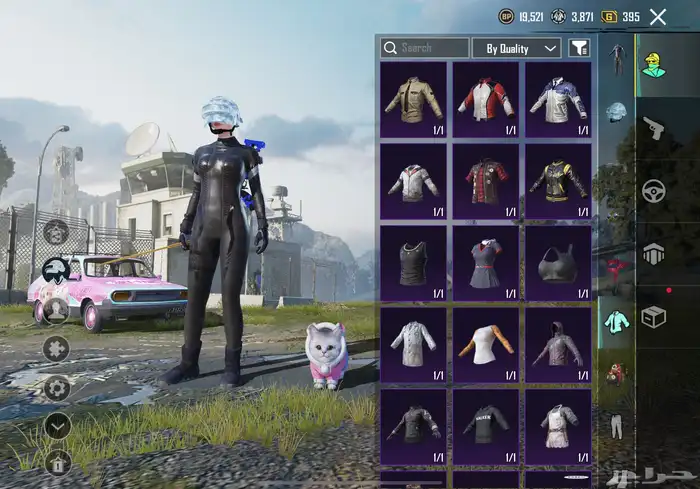Open the By Quality sort dropdown
This screenshot has width=700, height=489.
tap(522, 48)
